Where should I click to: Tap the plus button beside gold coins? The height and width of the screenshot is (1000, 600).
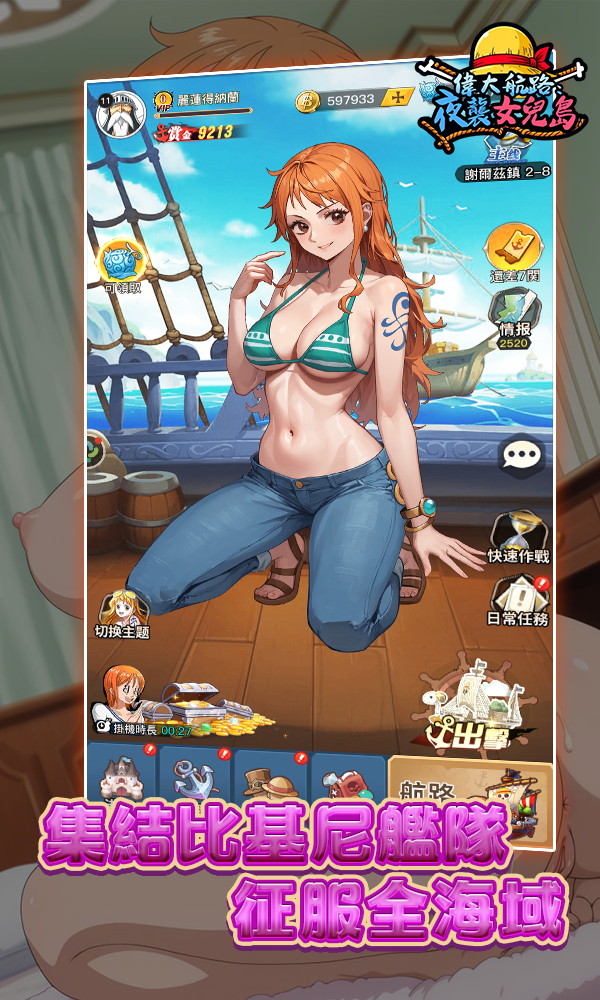(400, 98)
